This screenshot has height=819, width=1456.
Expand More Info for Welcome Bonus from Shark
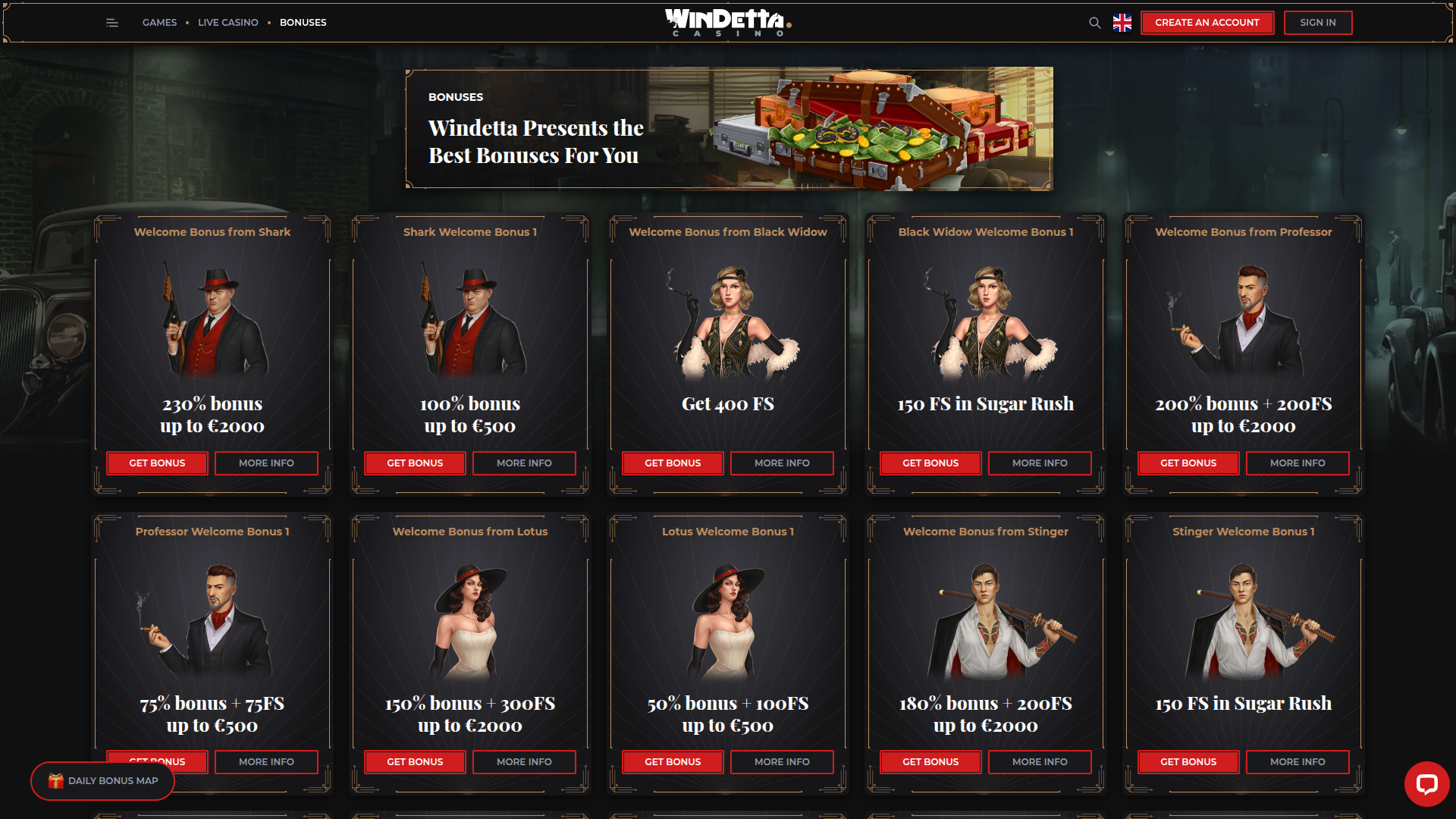click(266, 463)
